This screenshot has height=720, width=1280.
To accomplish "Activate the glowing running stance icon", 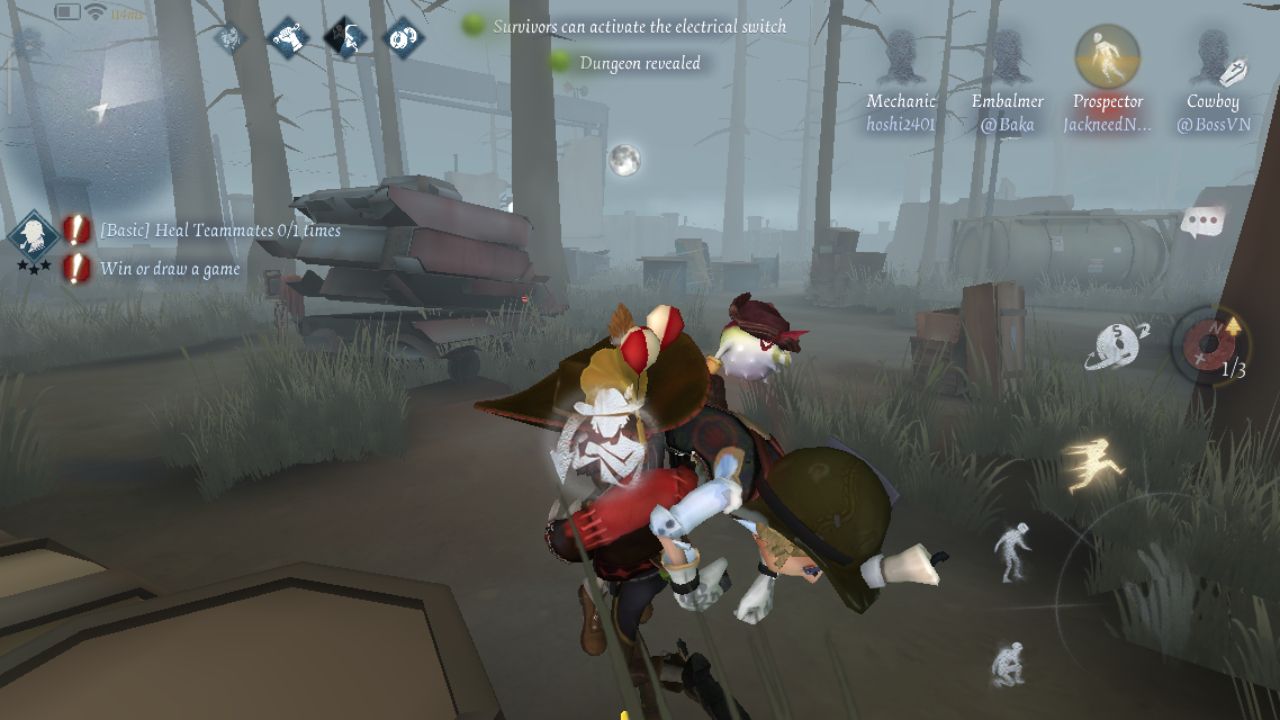I will coord(1092,467).
